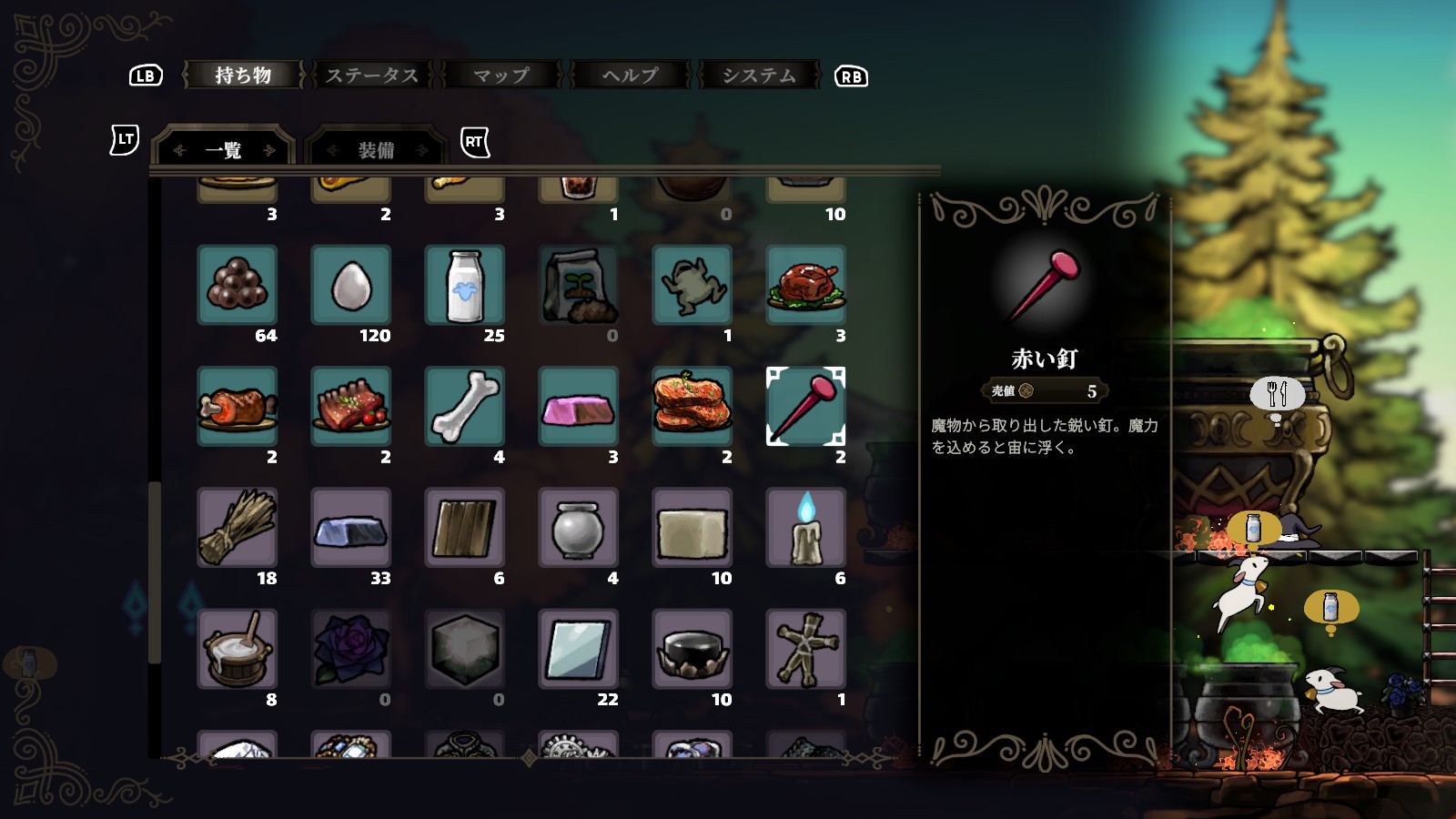Select the straw doll item slot
Viewport: 1456px width, 819px height.
(x=806, y=649)
